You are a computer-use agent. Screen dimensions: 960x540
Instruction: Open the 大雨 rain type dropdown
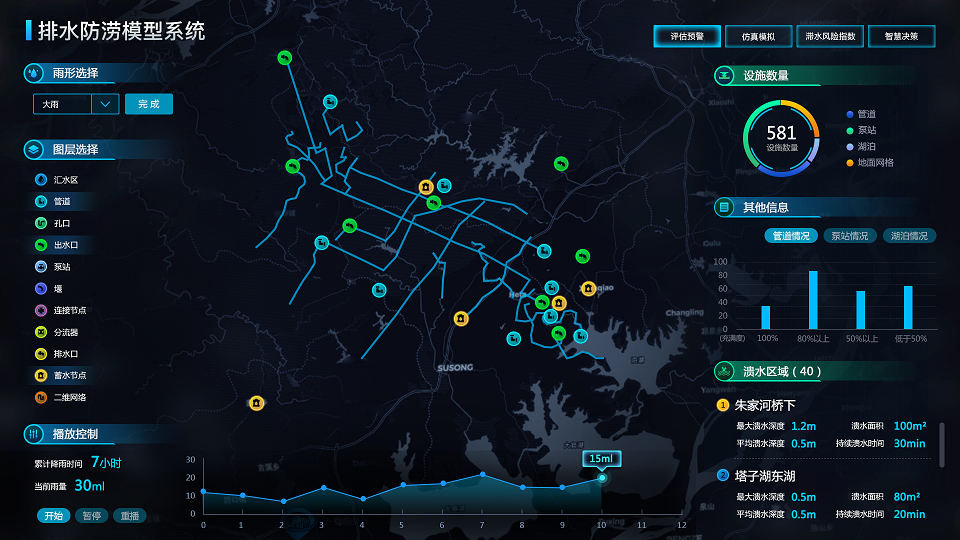tap(105, 104)
